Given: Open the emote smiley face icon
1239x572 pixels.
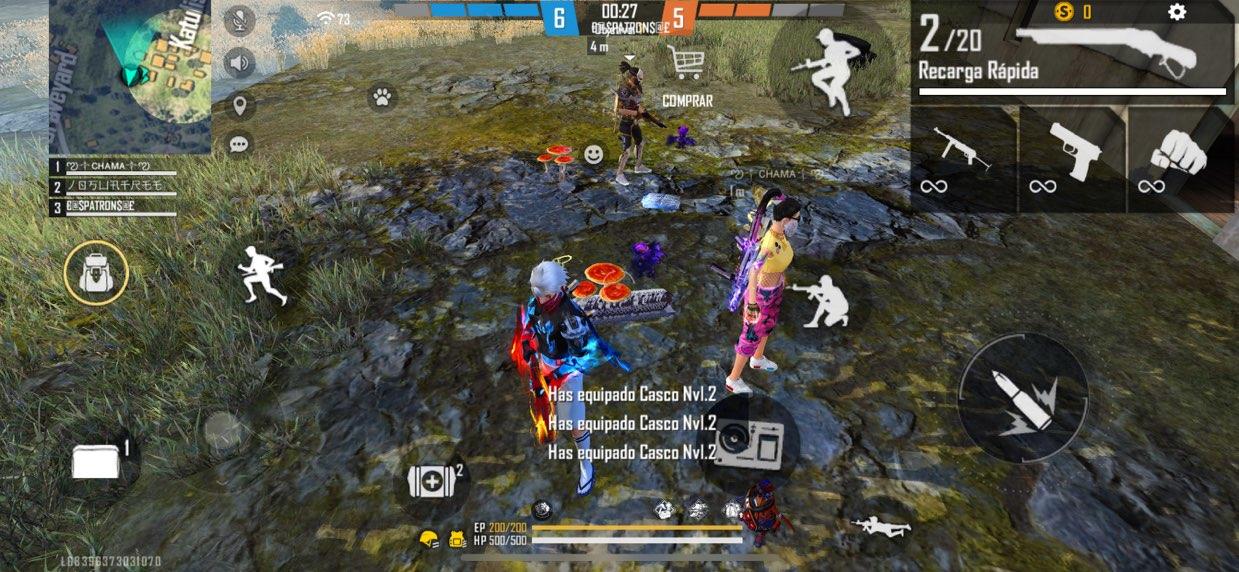Looking at the screenshot, I should (594, 155).
